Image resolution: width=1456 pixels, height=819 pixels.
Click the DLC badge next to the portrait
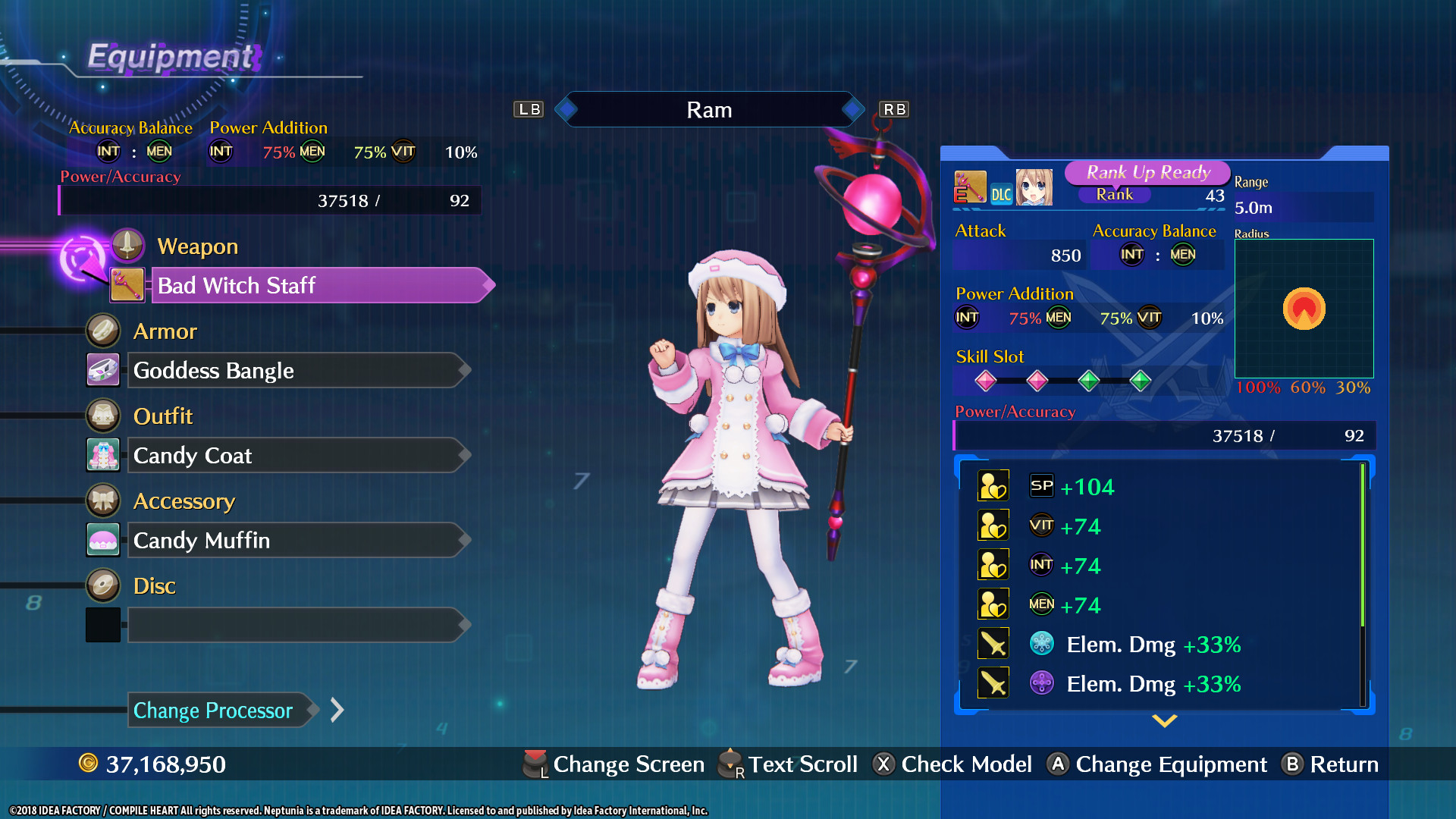(1001, 194)
